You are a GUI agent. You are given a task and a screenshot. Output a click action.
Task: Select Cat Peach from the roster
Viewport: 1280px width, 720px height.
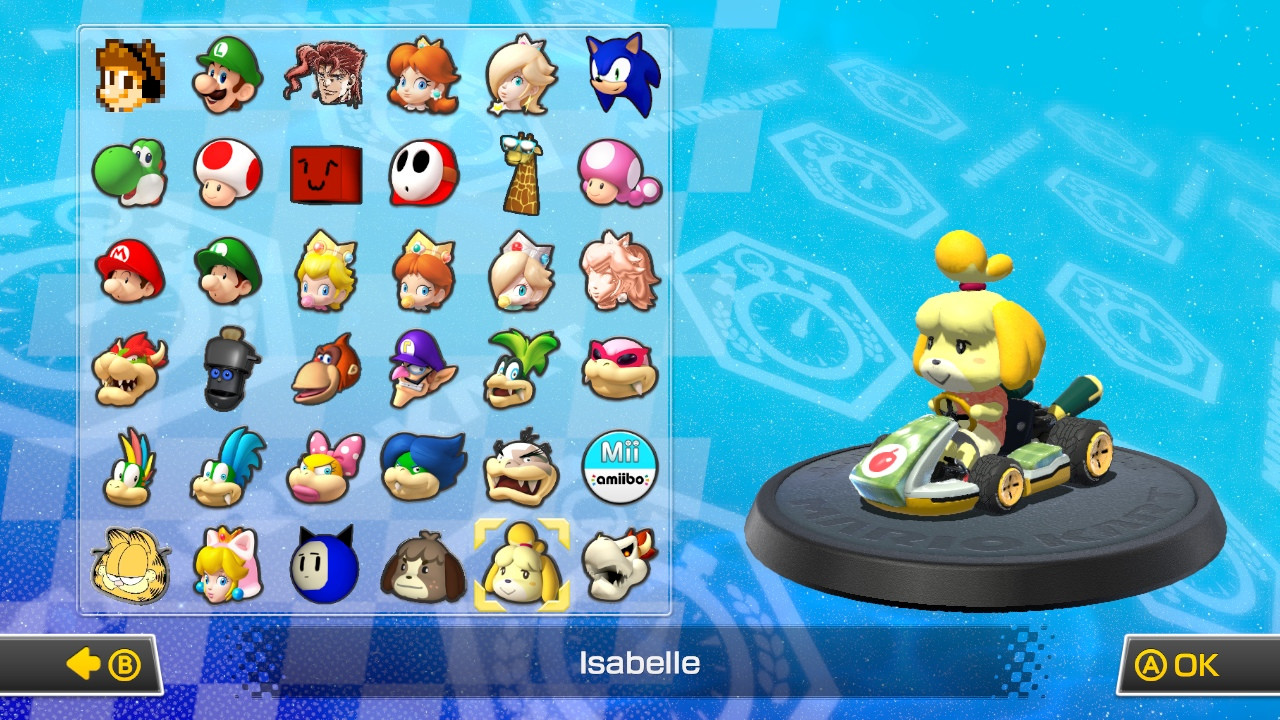click(226, 565)
